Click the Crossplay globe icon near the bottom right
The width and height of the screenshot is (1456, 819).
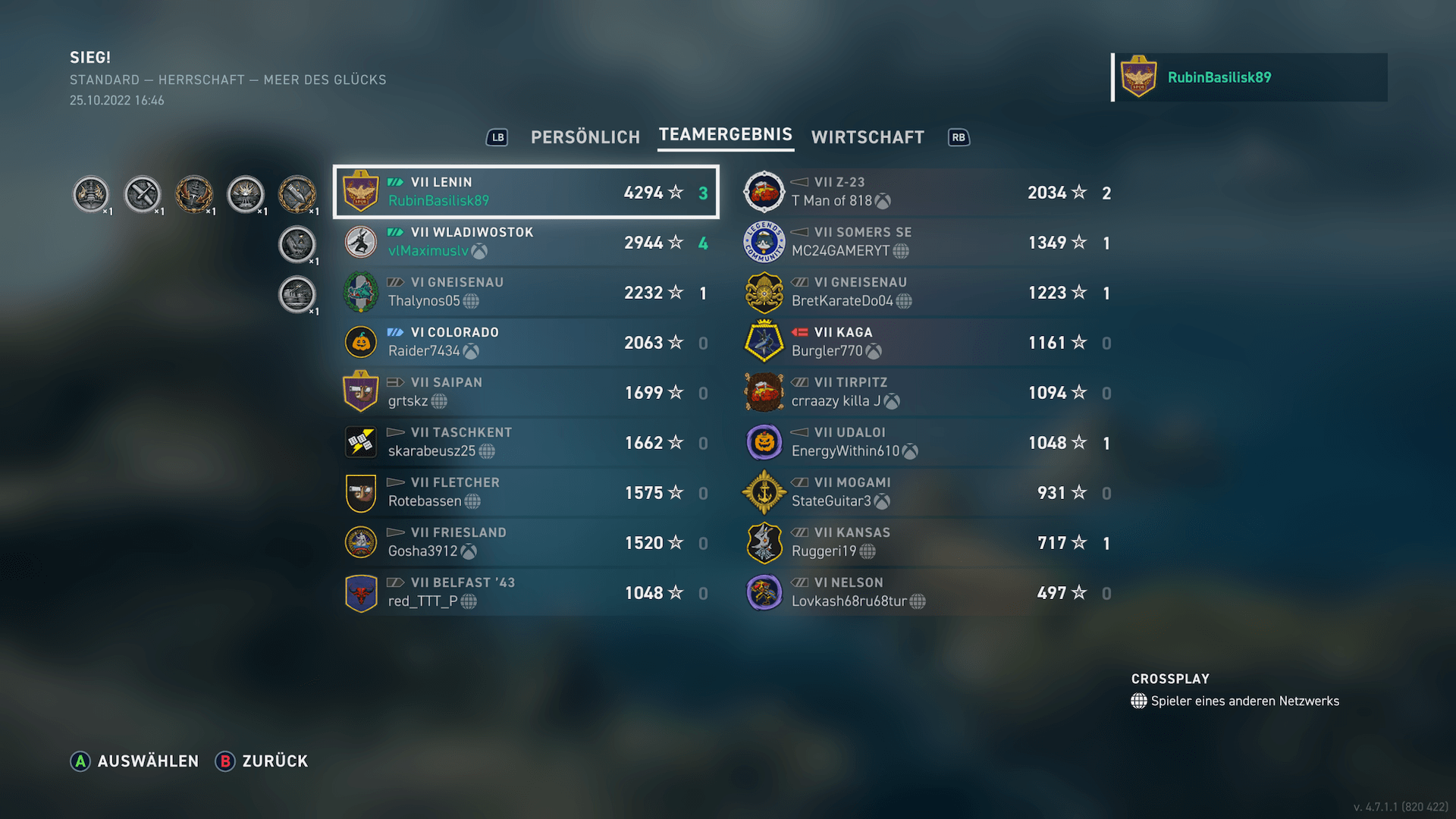1139,701
